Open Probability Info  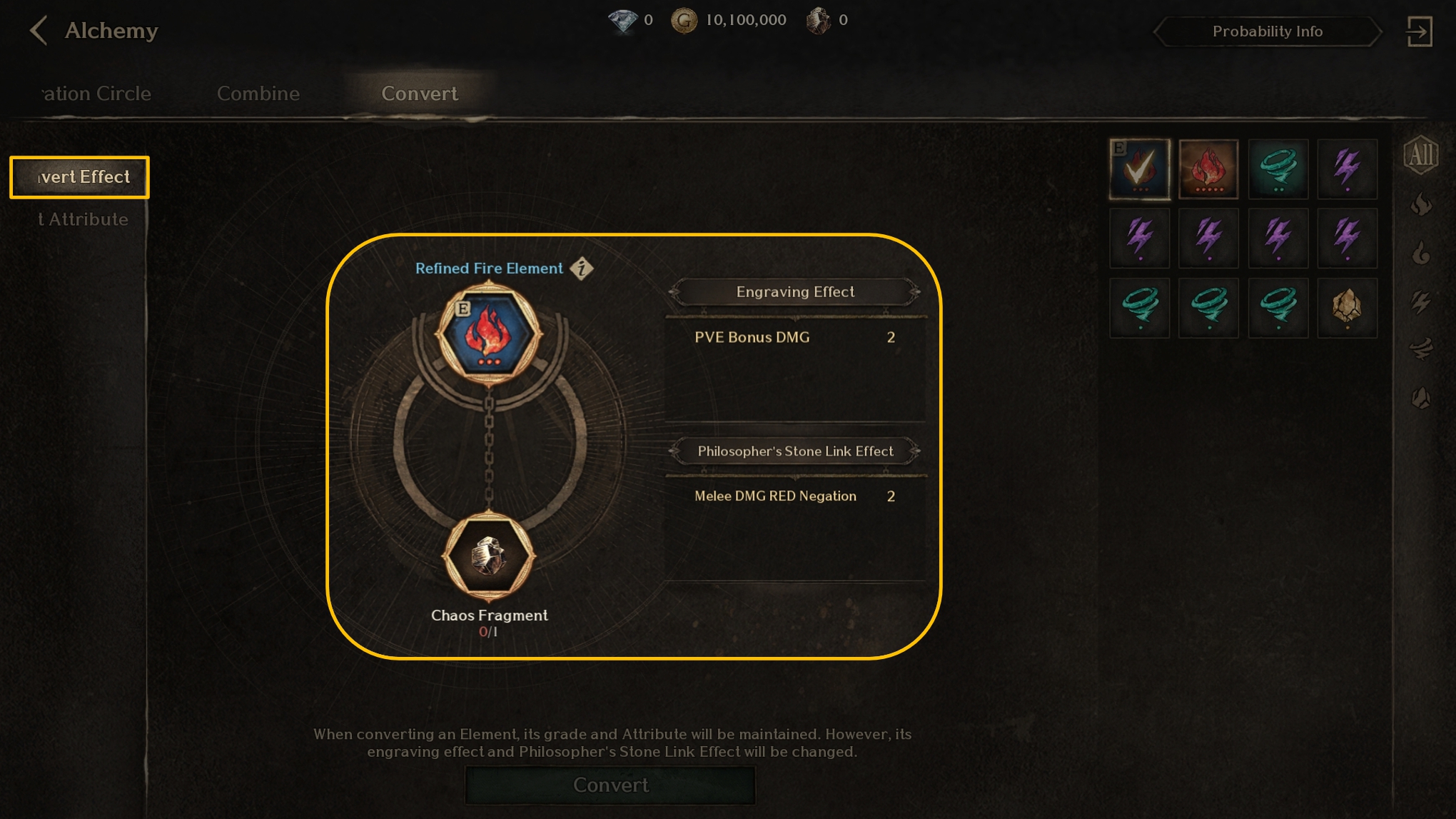pyautogui.click(x=1267, y=31)
